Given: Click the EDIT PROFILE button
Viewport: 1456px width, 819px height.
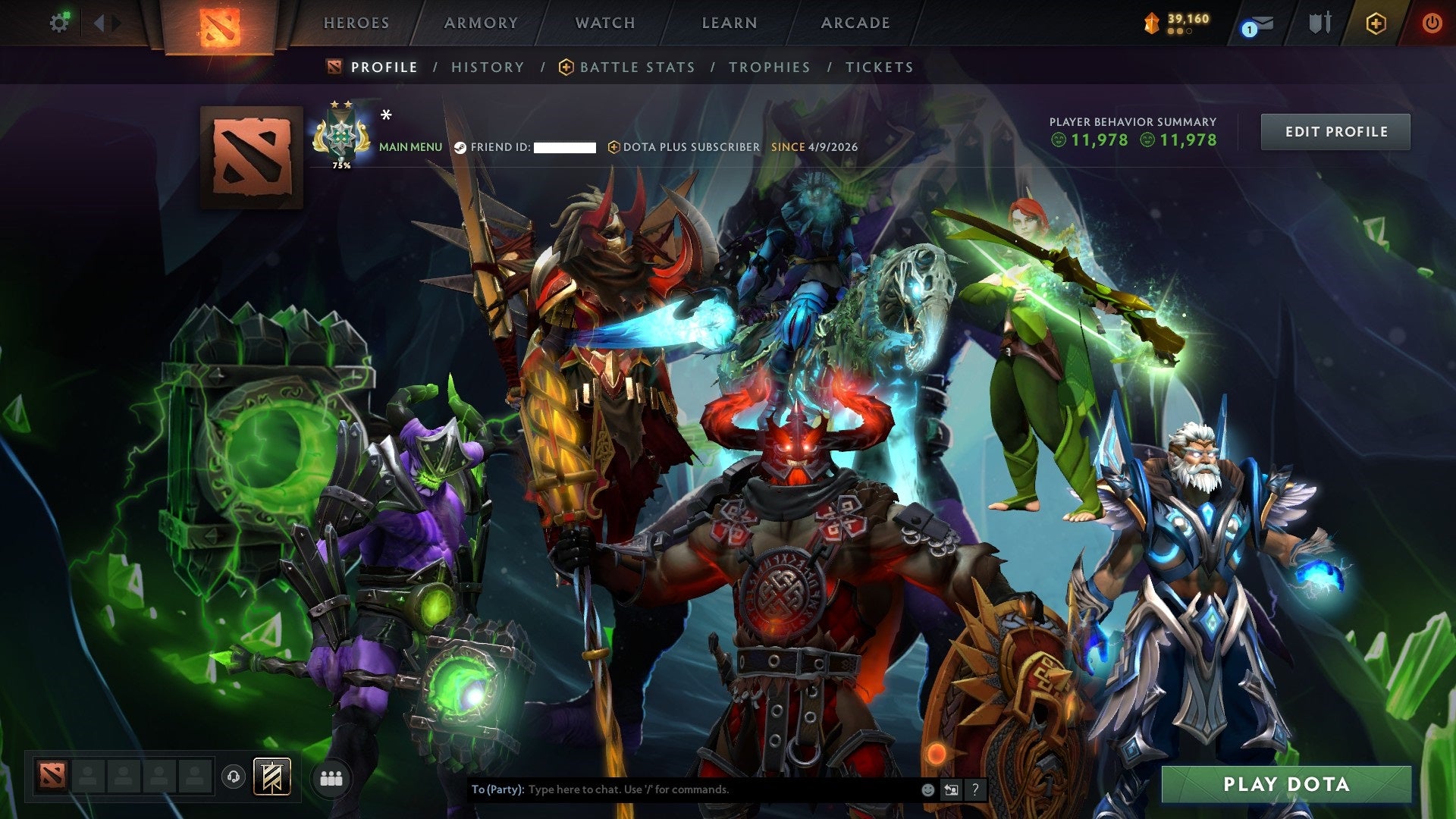Looking at the screenshot, I should 1335,130.
